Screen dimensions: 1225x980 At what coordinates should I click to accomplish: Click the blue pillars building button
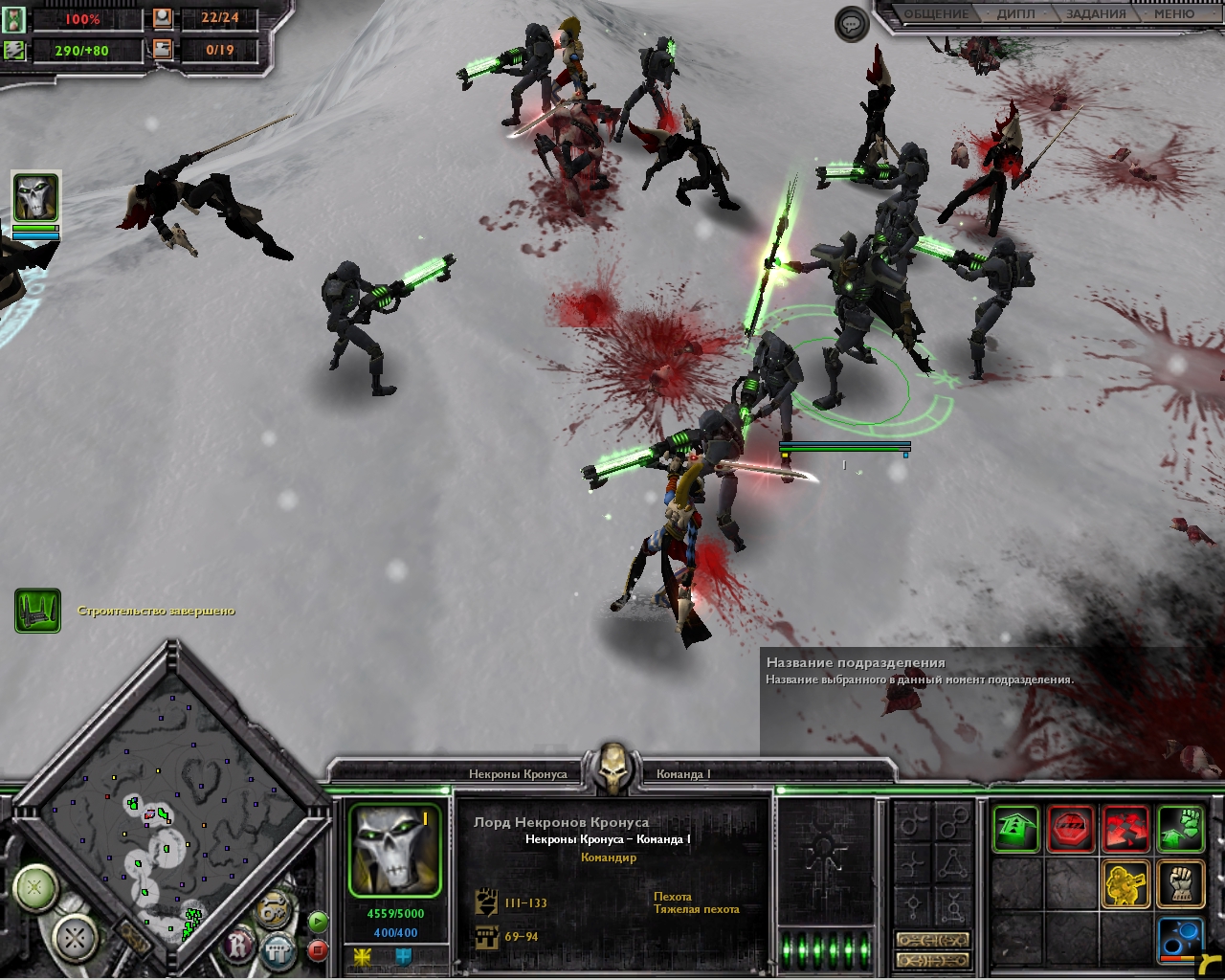point(278,950)
